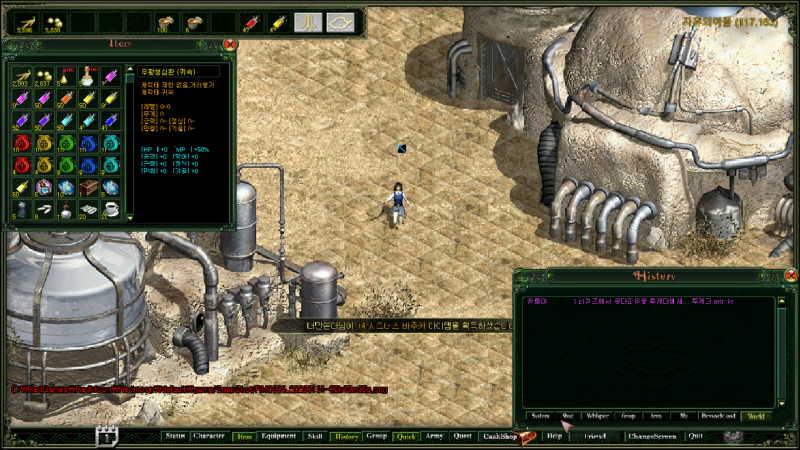Select the treasure chest item in inventory
The image size is (800, 450).
click(x=87, y=187)
